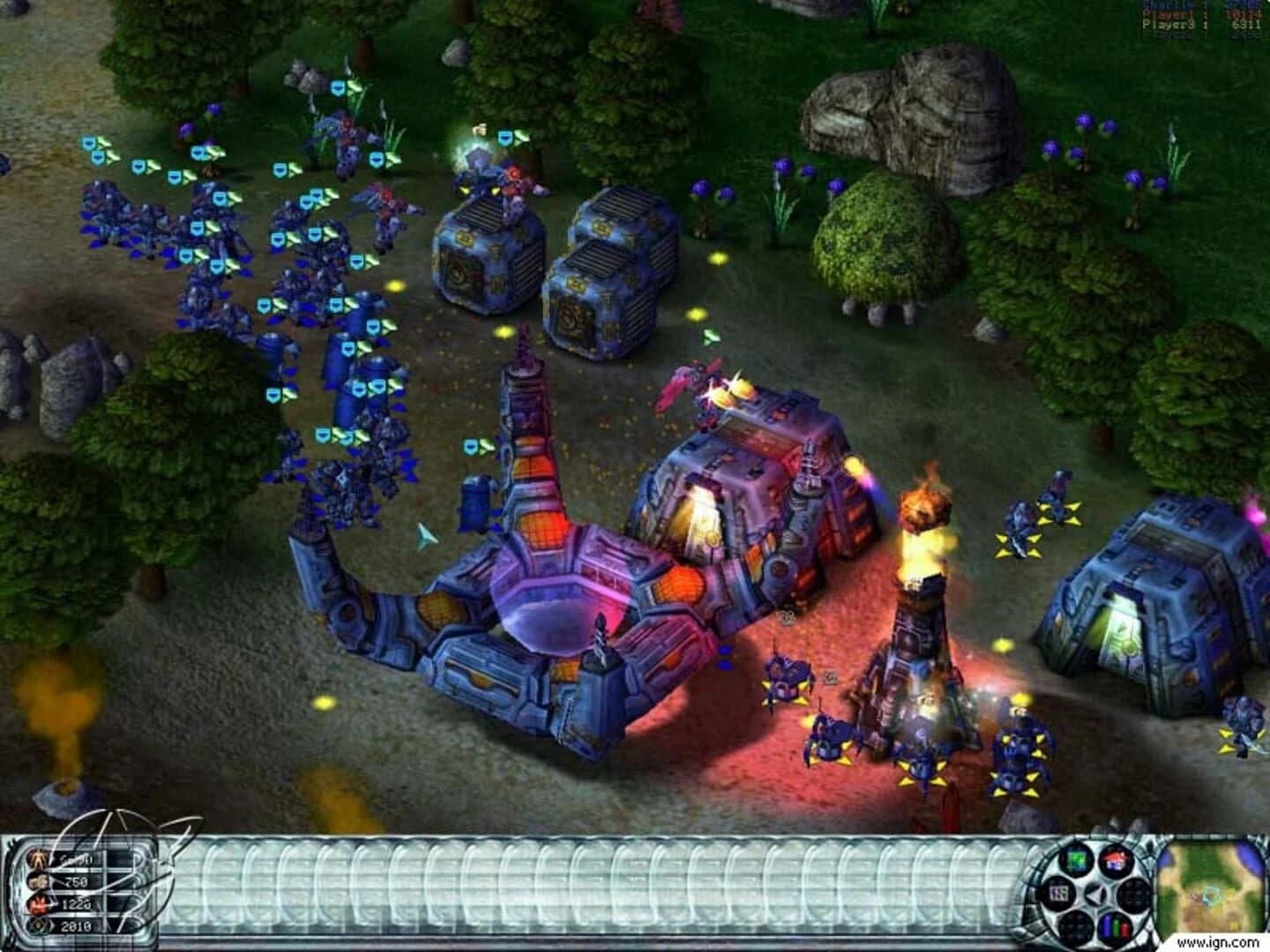This screenshot has height=952, width=1270.
Task: Open the green build grid icon on the command wheel
Action: (1077, 859)
